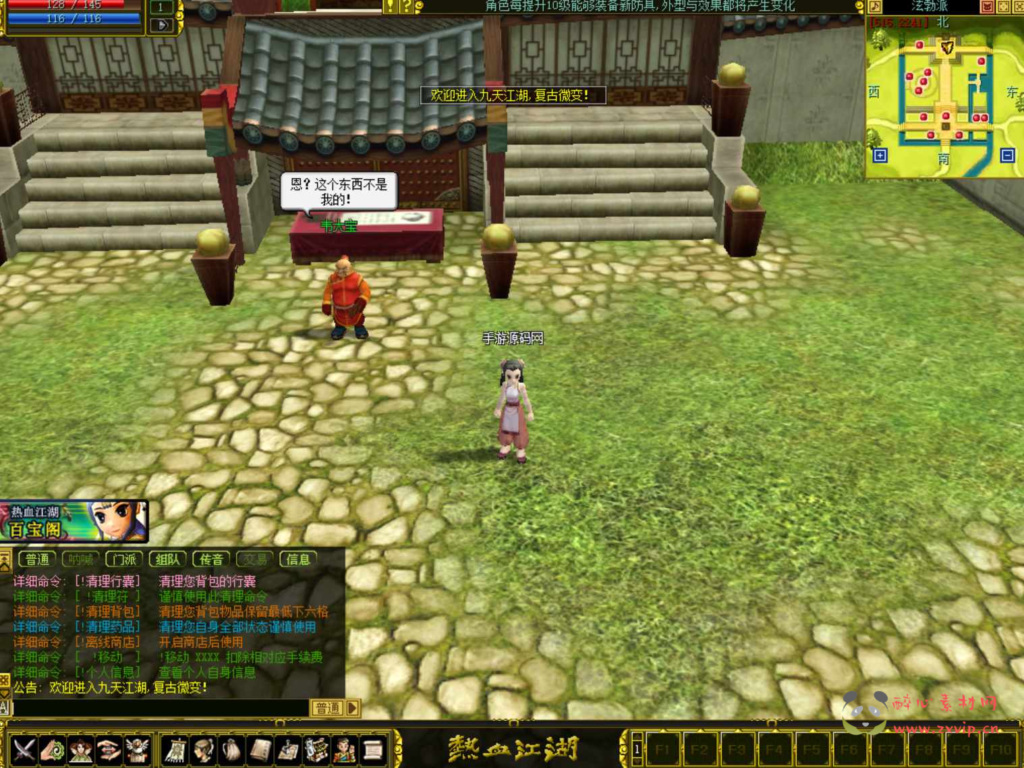
Task: Open the 百宝阁 shop banner
Action: pos(74,521)
